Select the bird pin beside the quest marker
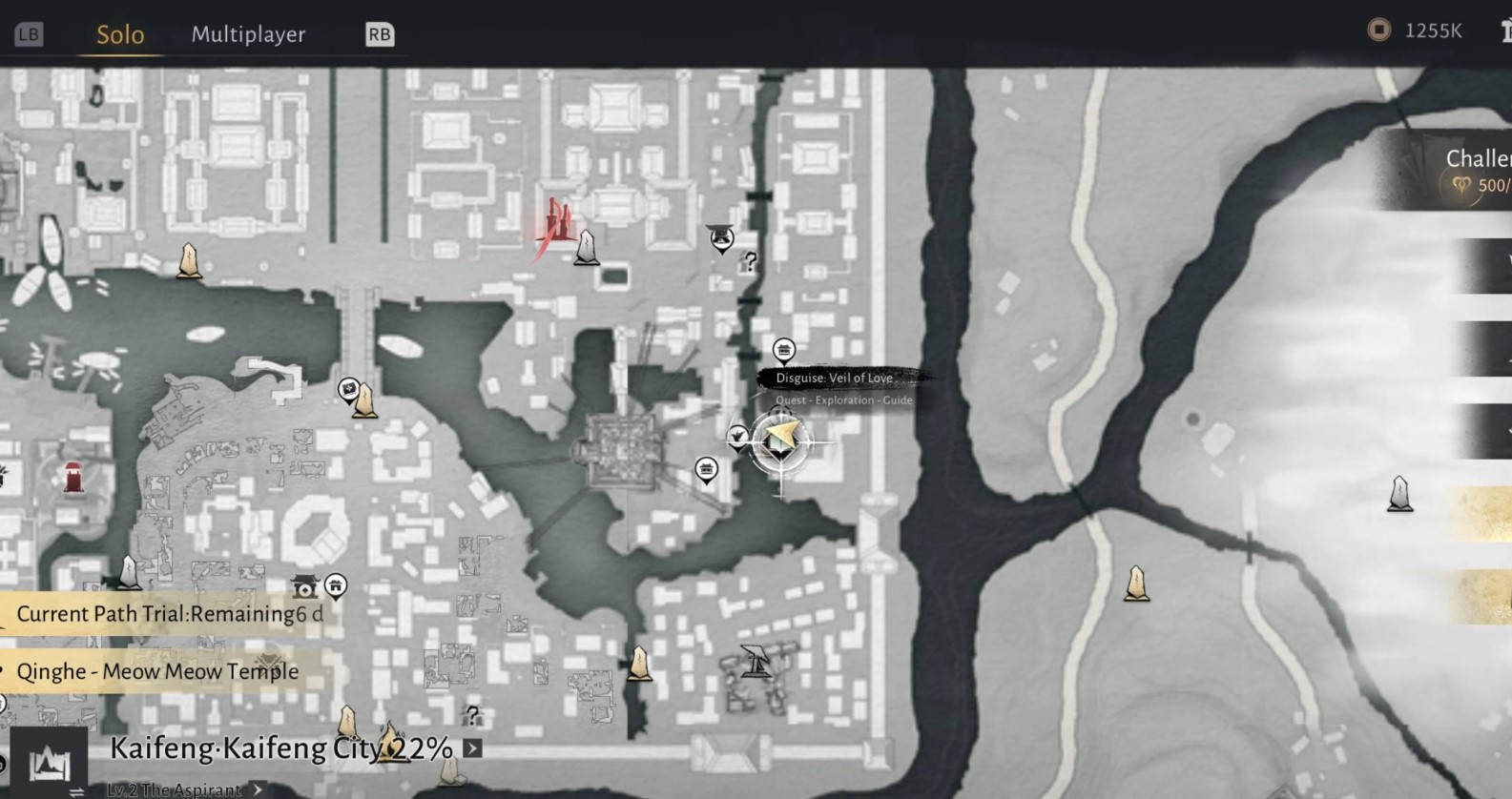 coord(737,438)
